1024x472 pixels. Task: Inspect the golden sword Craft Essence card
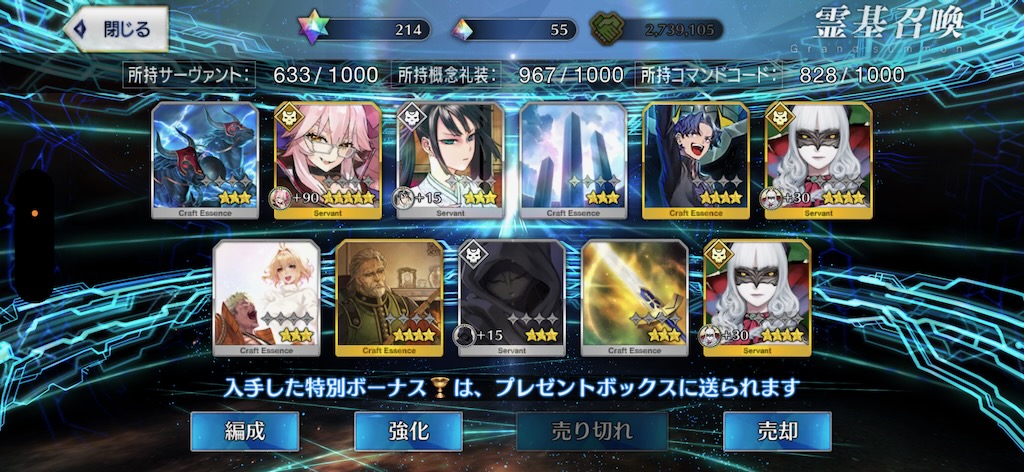point(634,298)
